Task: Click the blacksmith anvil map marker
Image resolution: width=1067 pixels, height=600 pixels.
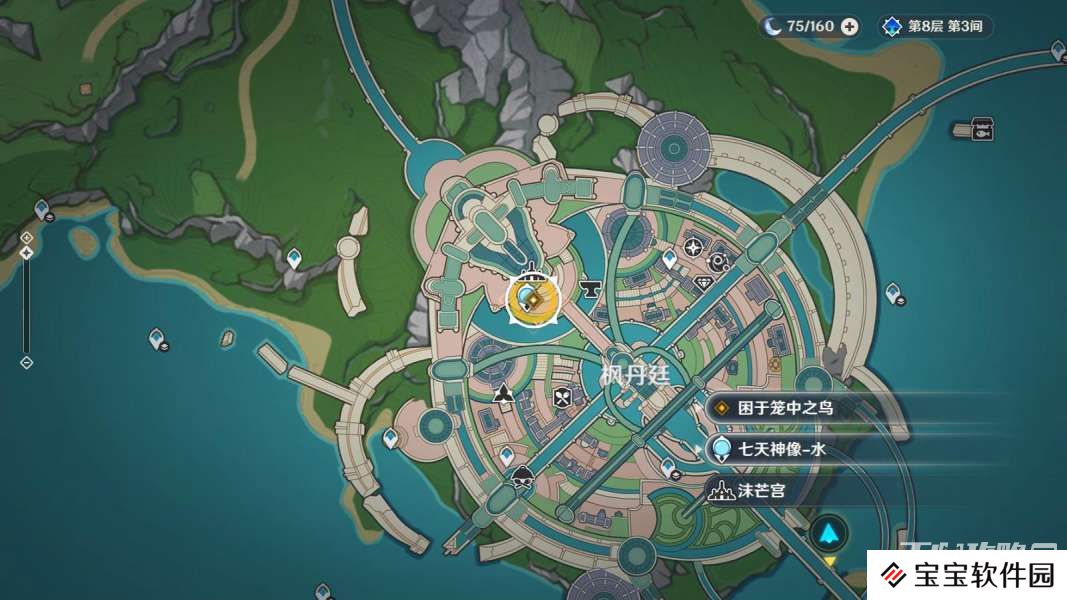Action: [590, 290]
